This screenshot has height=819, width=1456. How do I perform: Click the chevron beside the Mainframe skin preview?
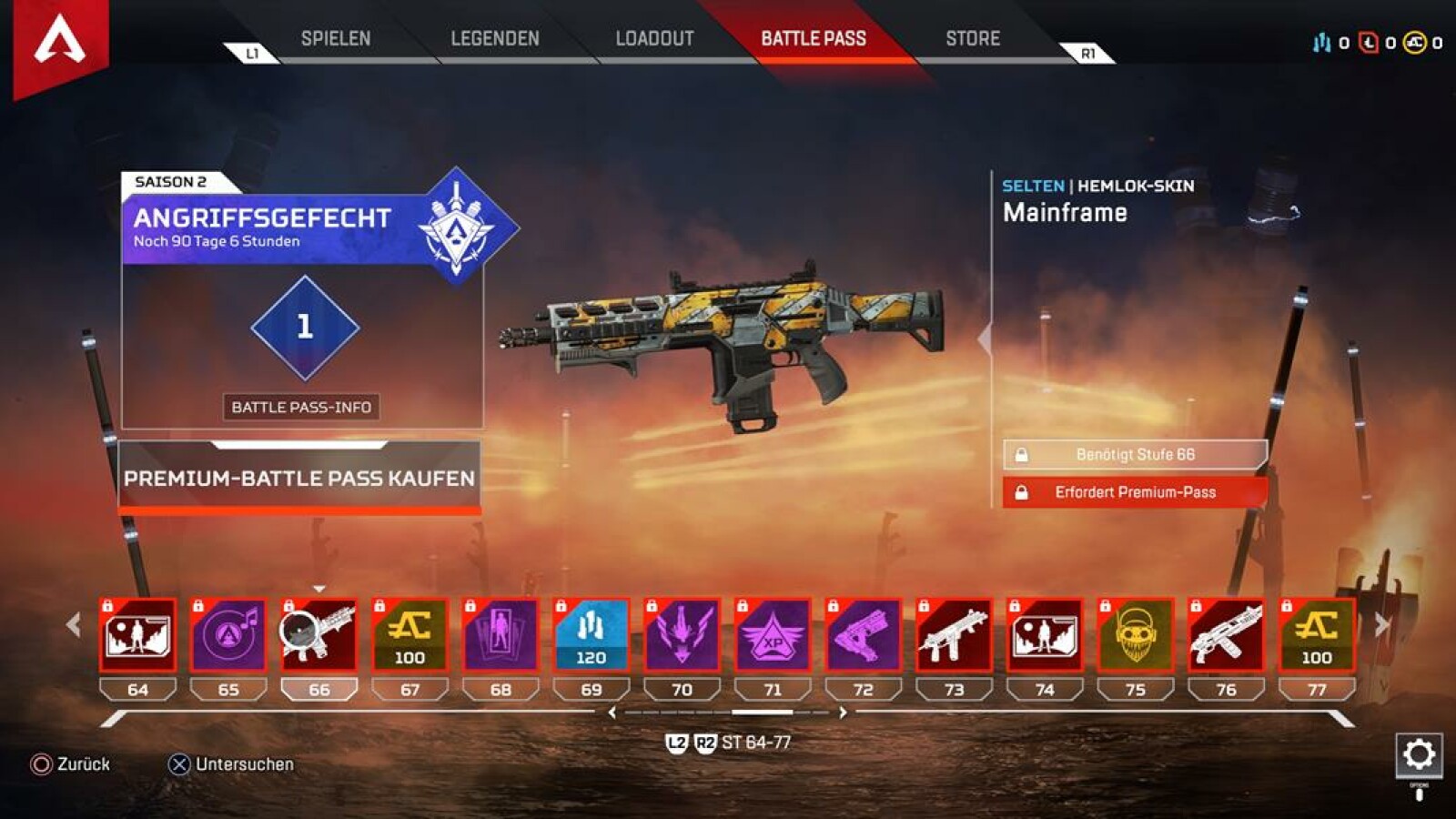(x=983, y=339)
